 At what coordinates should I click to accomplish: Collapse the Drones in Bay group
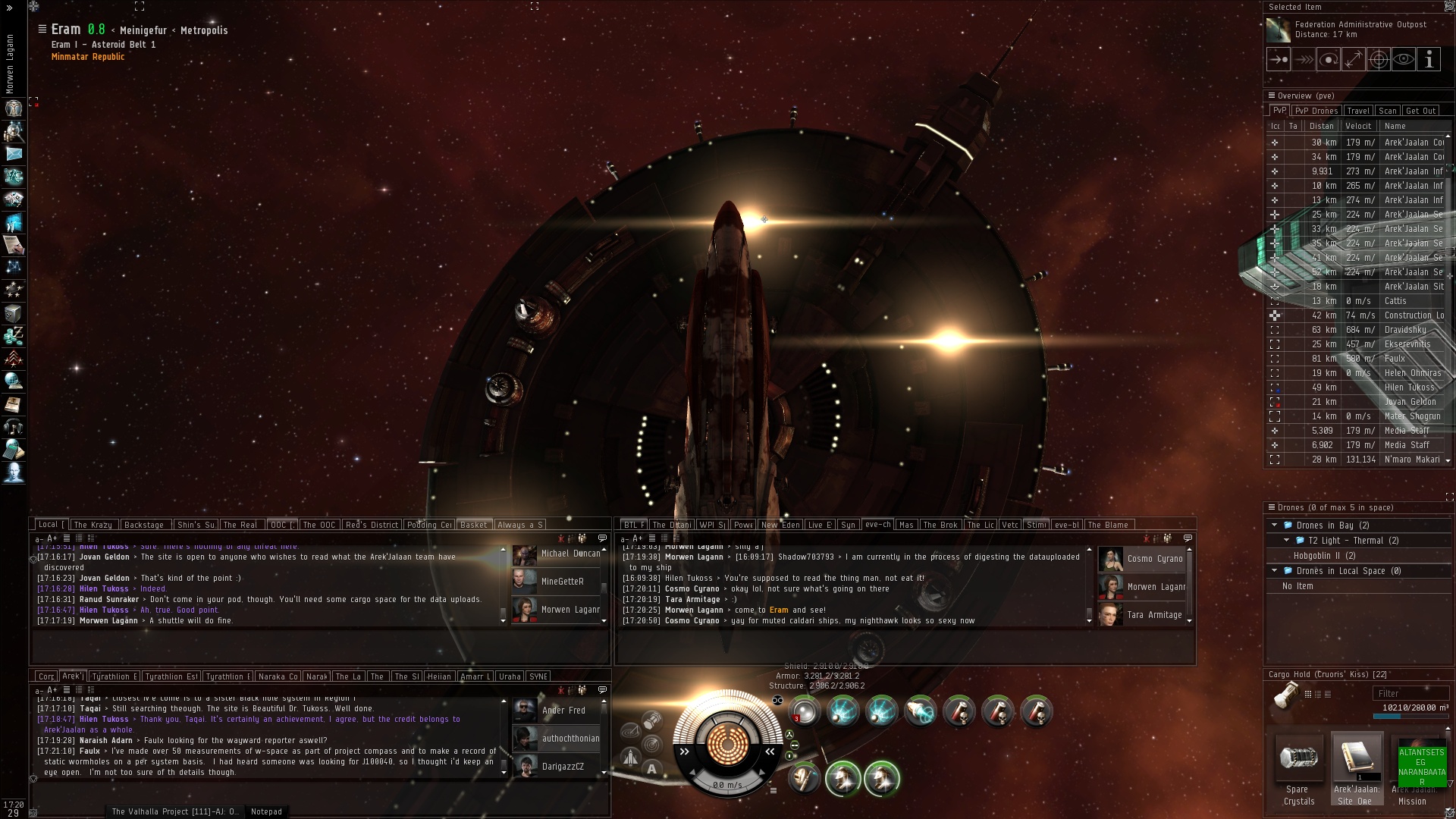1275,526
